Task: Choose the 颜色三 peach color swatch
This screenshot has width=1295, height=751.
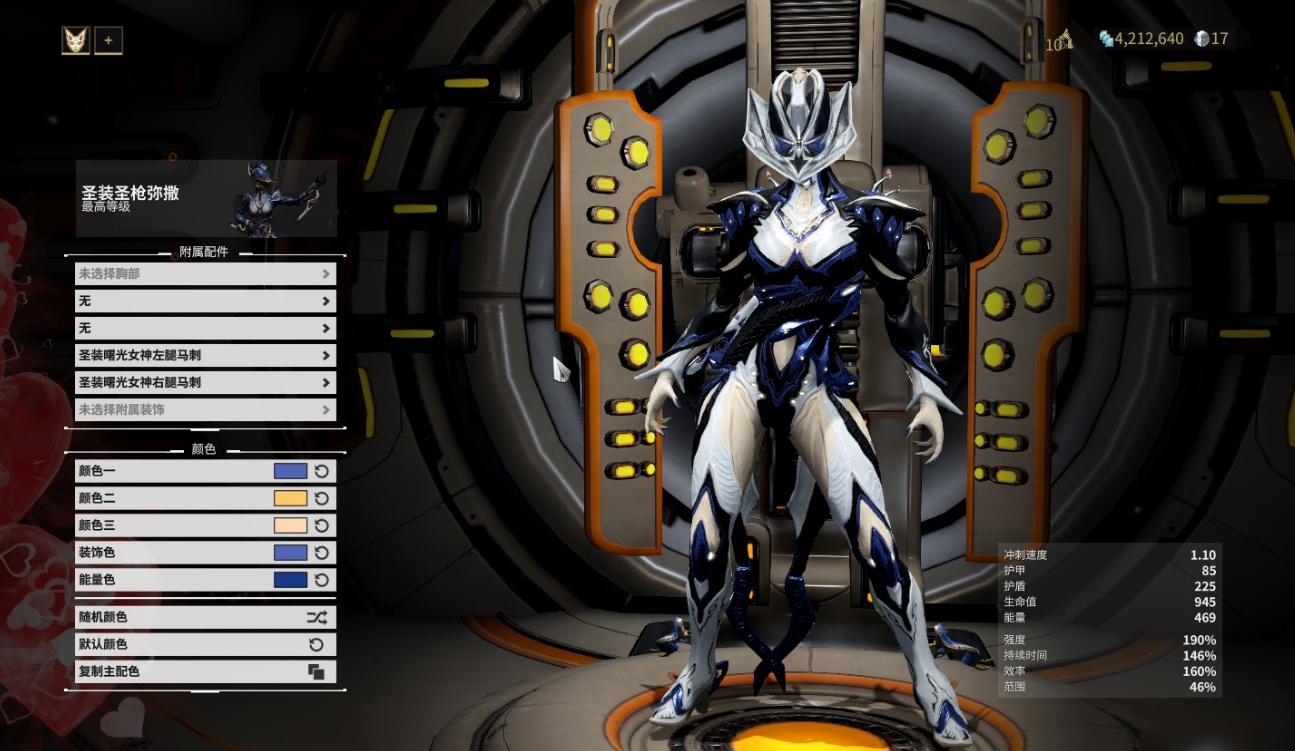Action: coord(290,525)
